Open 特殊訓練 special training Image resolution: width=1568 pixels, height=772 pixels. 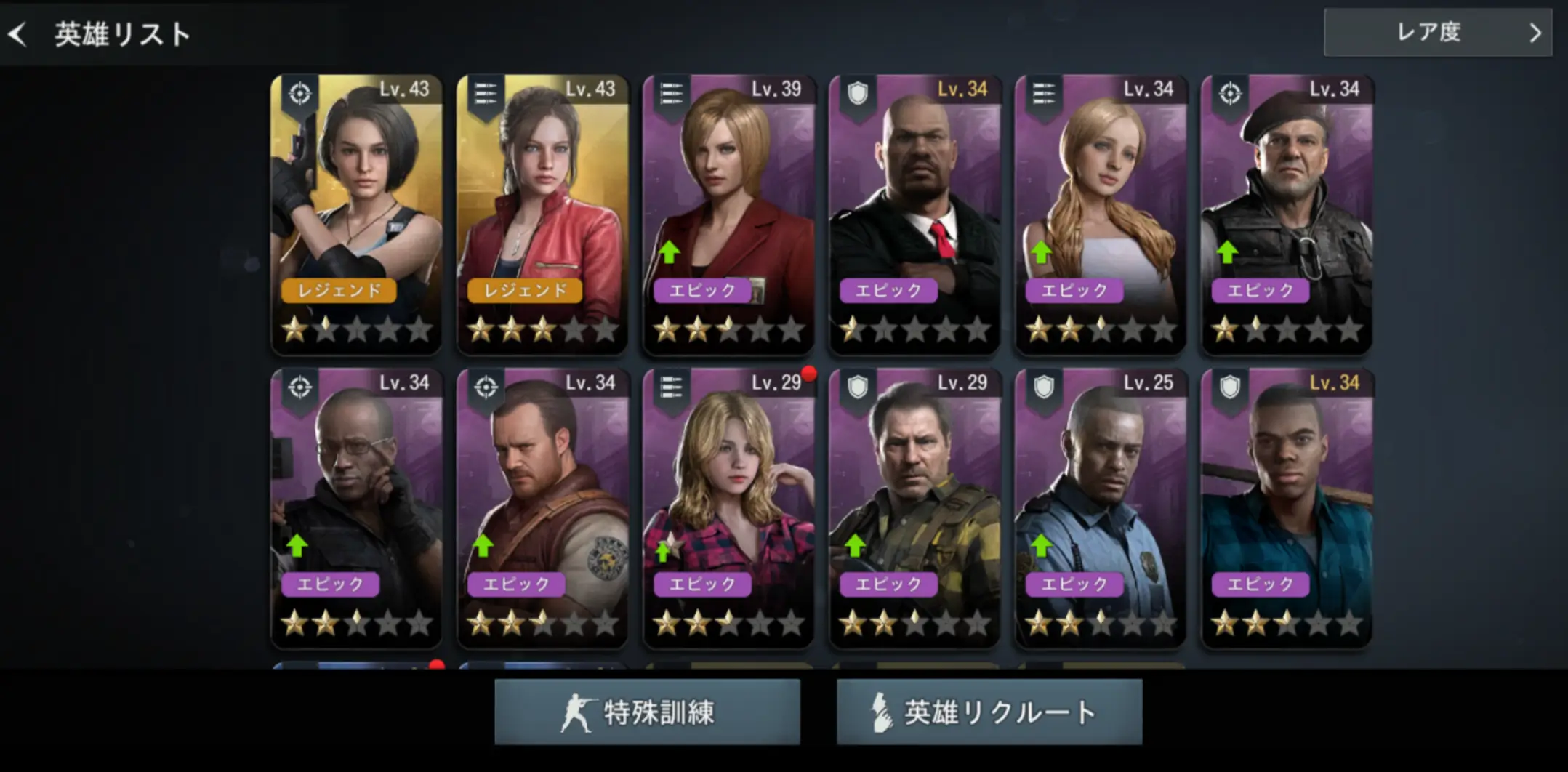coord(647,712)
